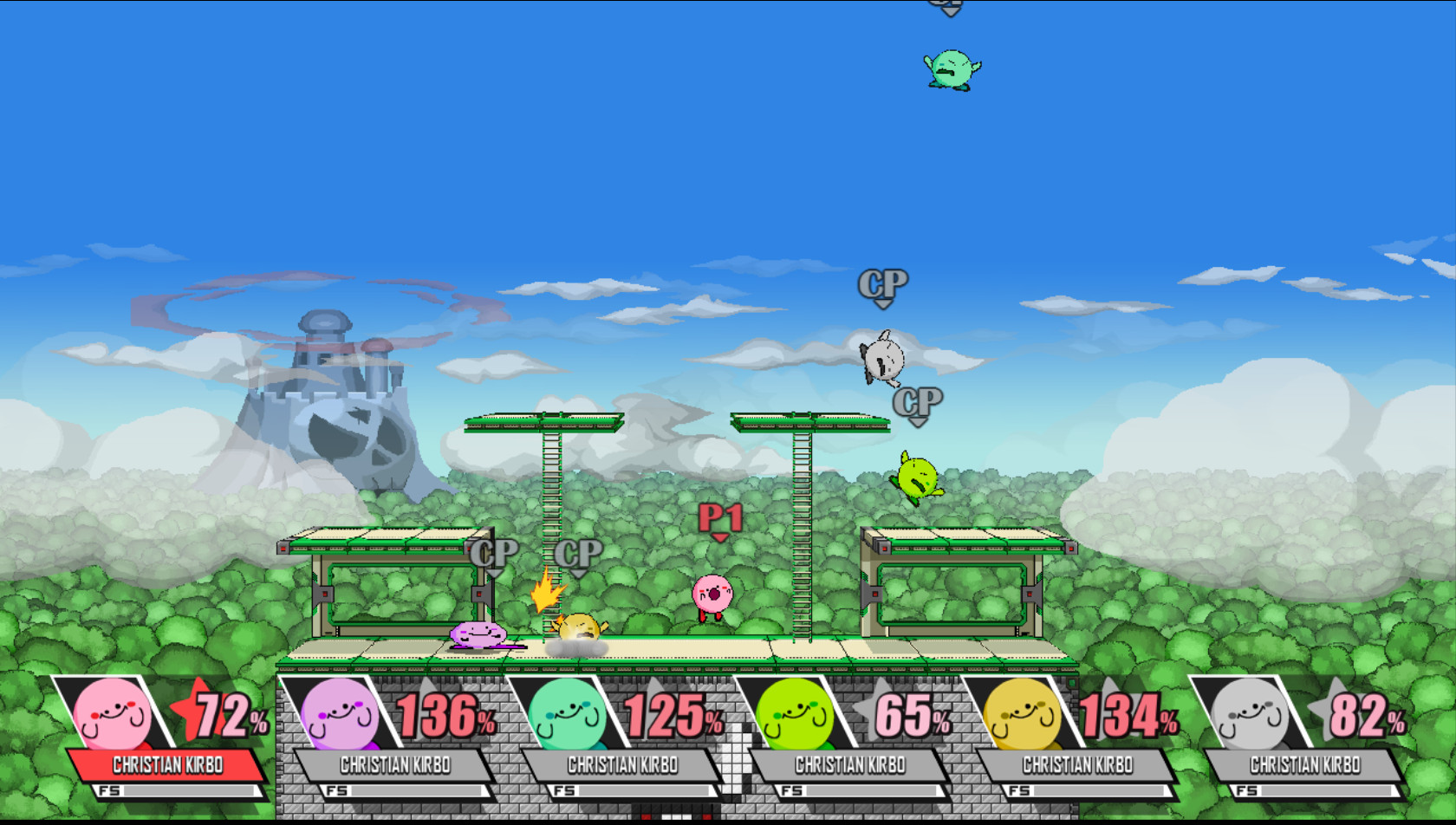Click the yellow player's CHRISTIAN KIRBO nameplate
1456x825 pixels.
(x=1078, y=765)
